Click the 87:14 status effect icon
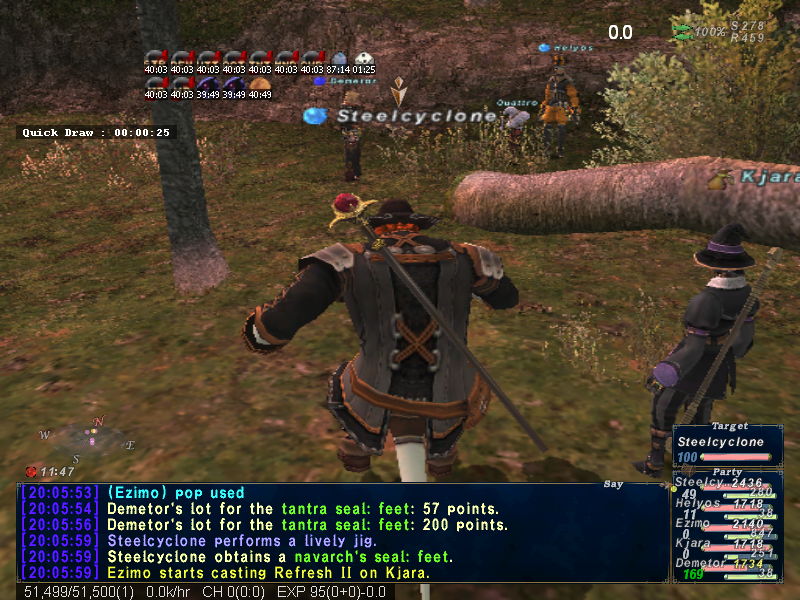The image size is (800, 600). 339,58
